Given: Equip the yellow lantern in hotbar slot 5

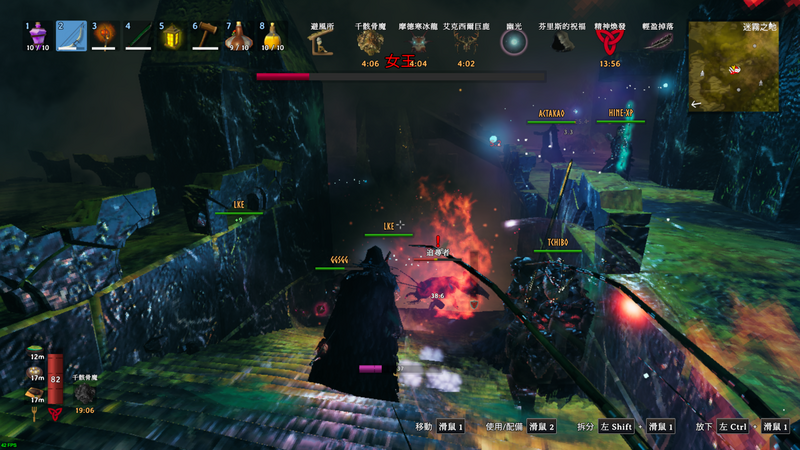Looking at the screenshot, I should tap(172, 36).
